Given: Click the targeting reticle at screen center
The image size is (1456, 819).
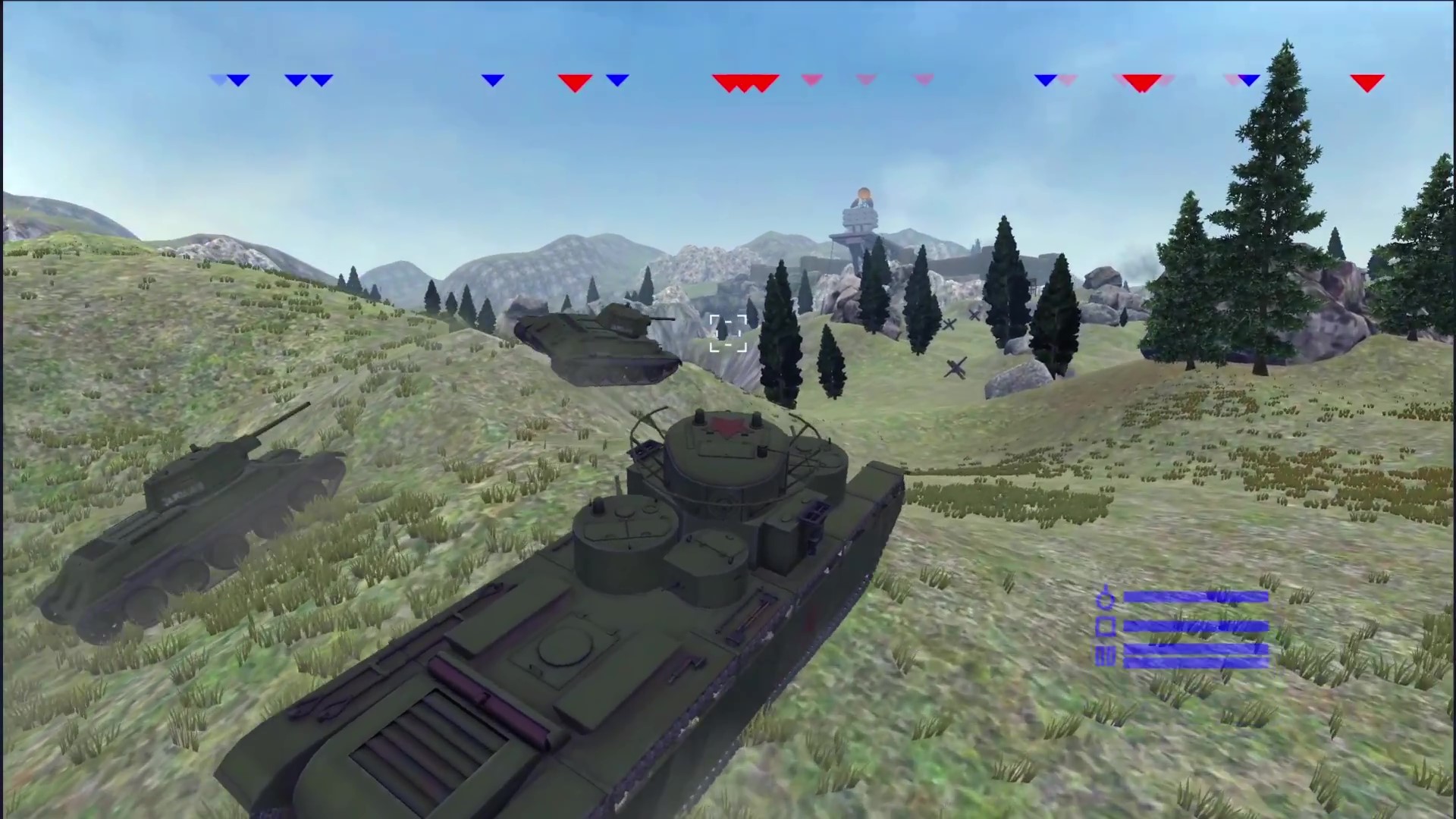Looking at the screenshot, I should 726,334.
